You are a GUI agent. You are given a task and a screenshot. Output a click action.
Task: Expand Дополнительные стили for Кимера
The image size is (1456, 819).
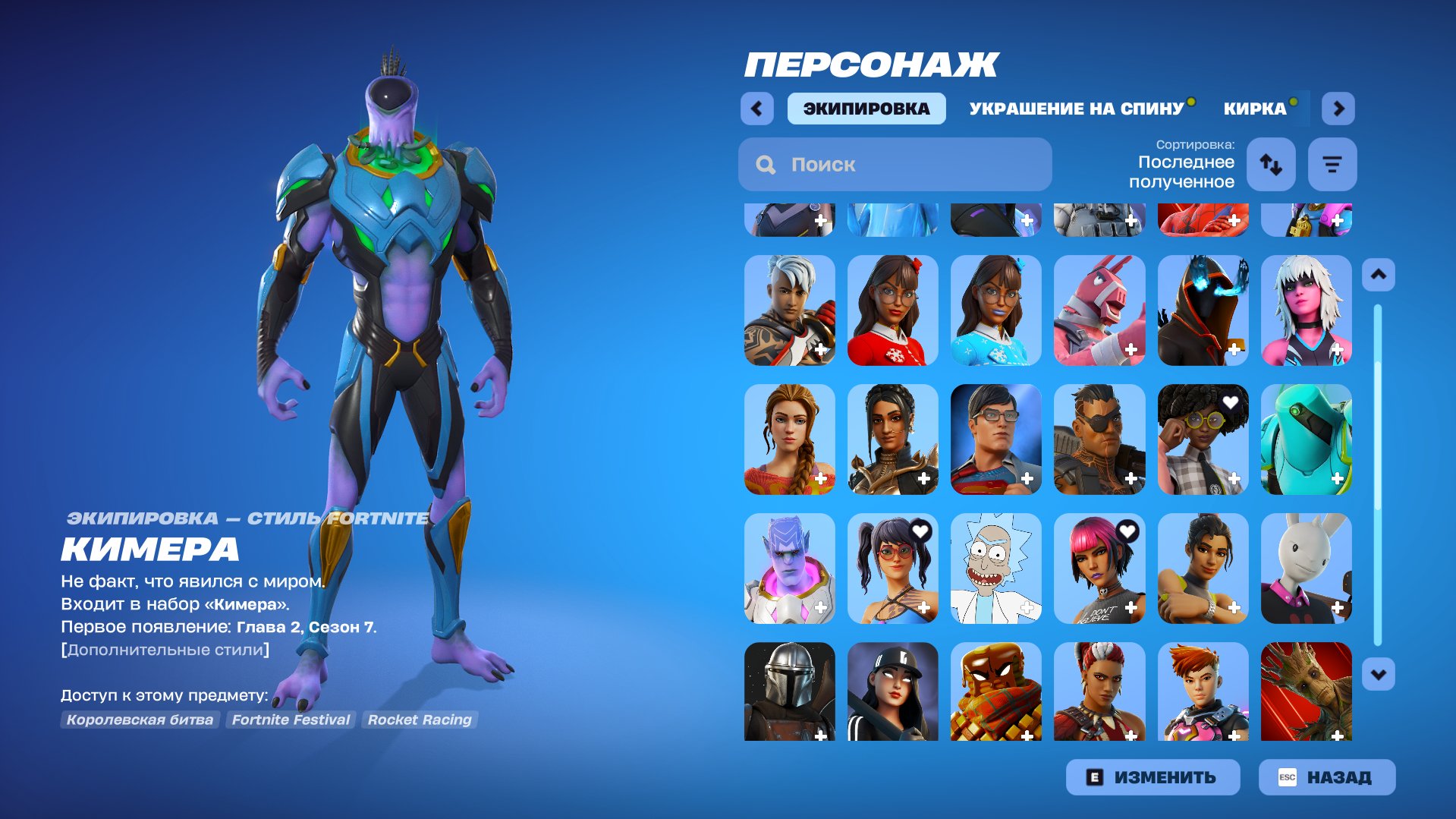[x=165, y=648]
